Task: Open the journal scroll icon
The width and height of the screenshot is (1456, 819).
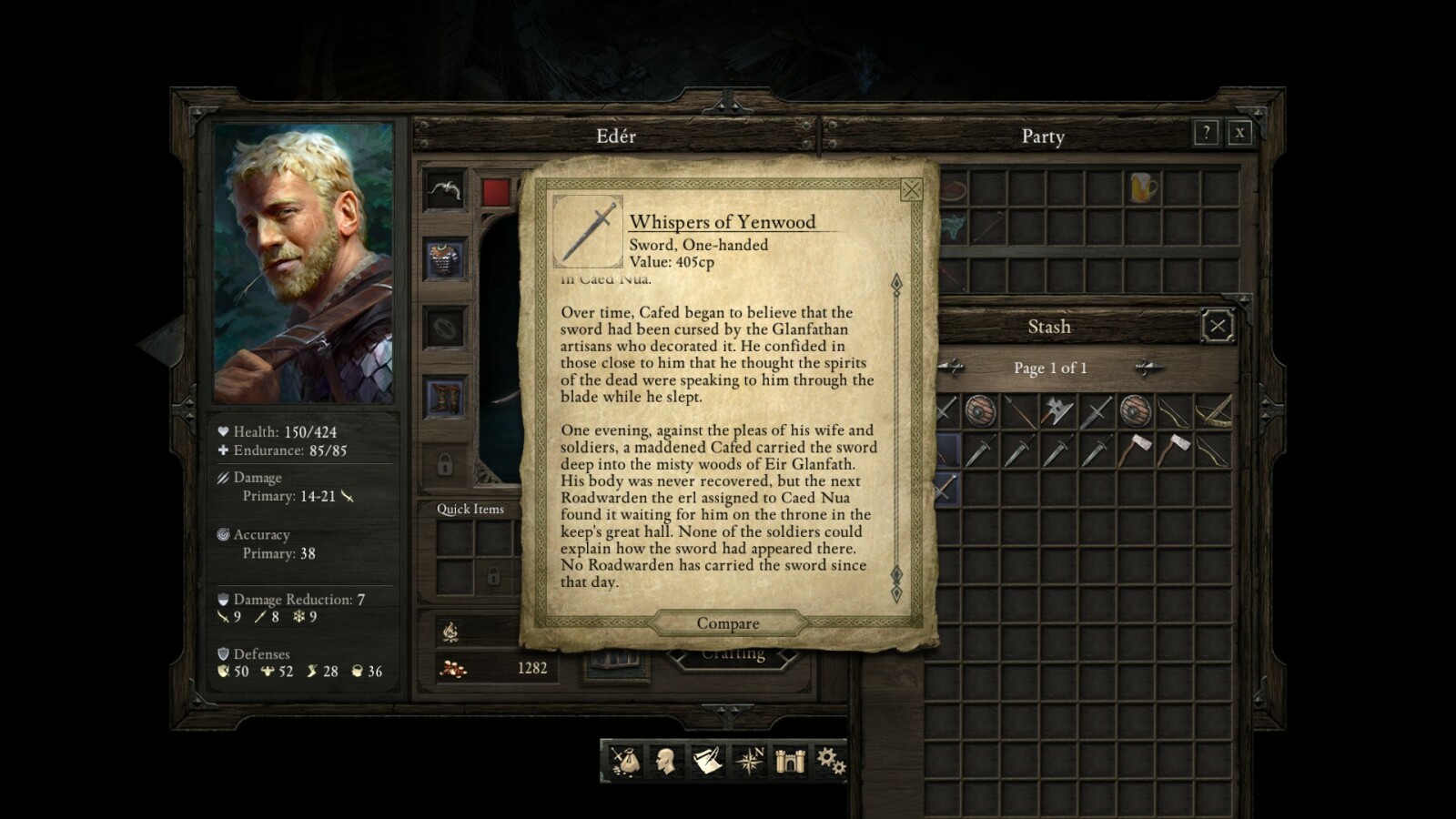Action: (707, 761)
